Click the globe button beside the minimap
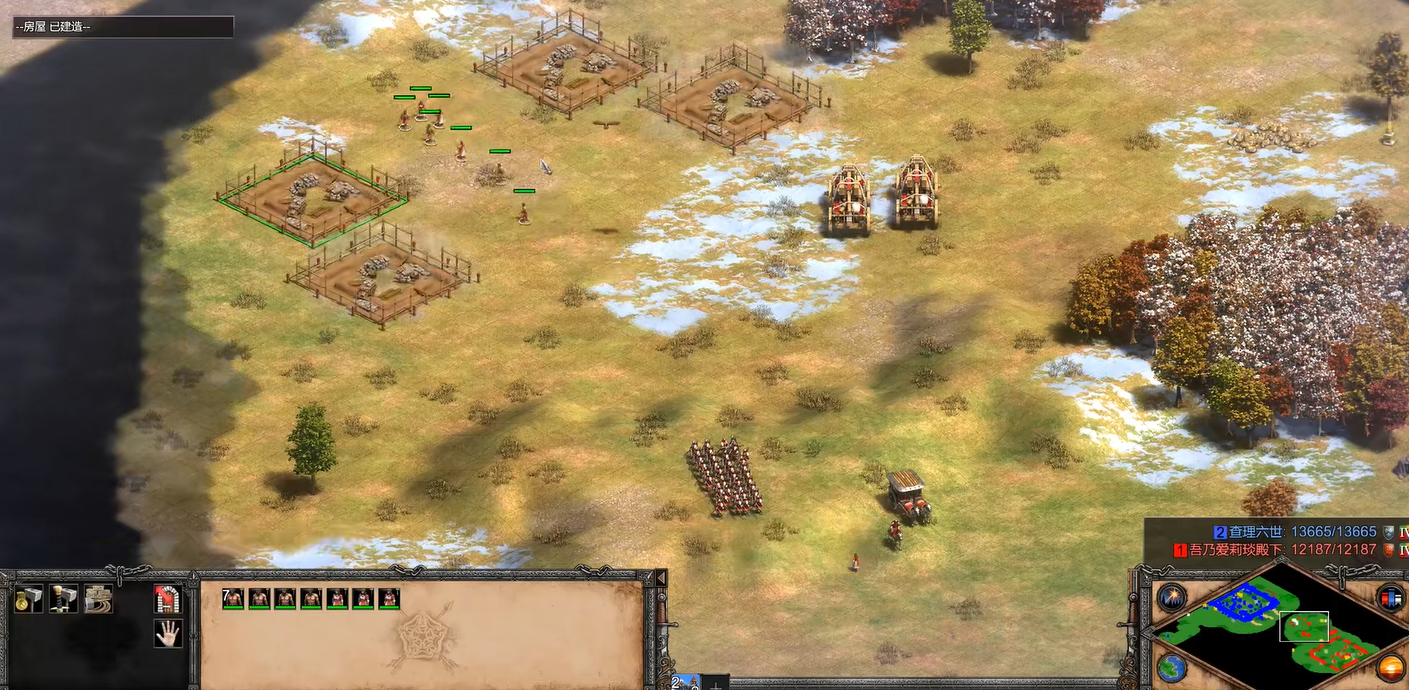Viewport: 1409px width, 690px height. click(x=1171, y=667)
